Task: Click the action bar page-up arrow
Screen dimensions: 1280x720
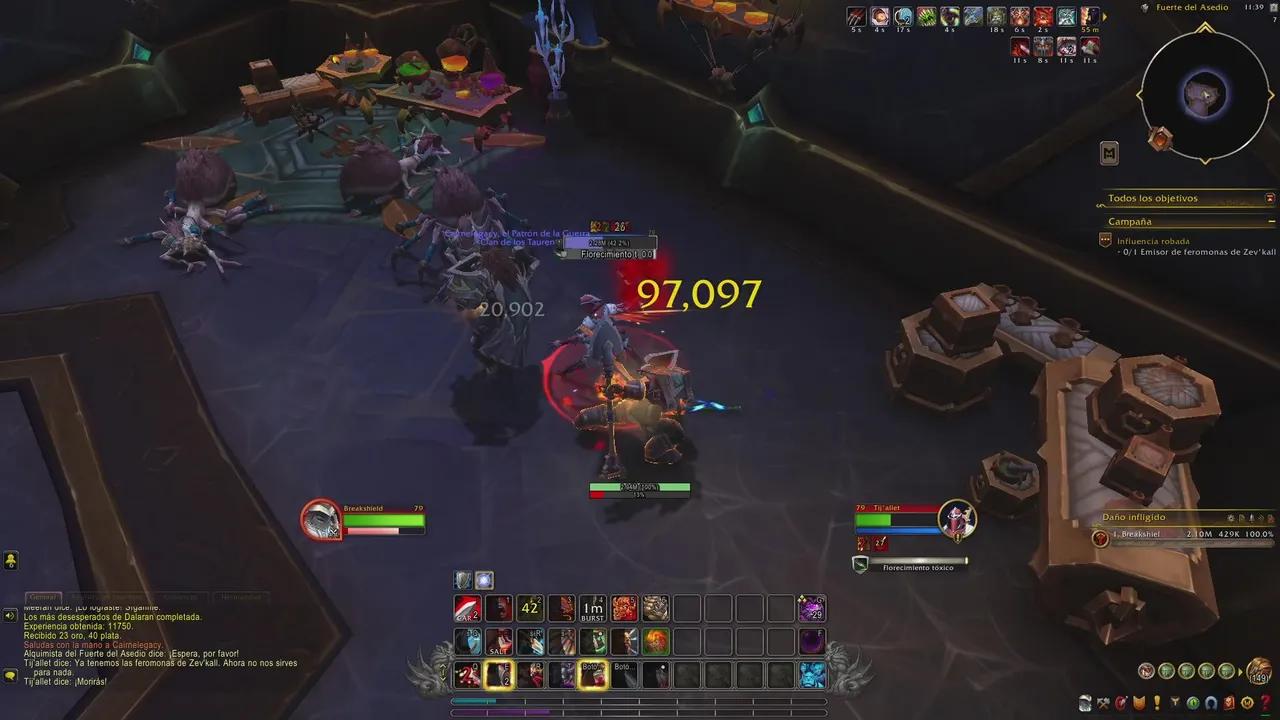Action: point(443,667)
